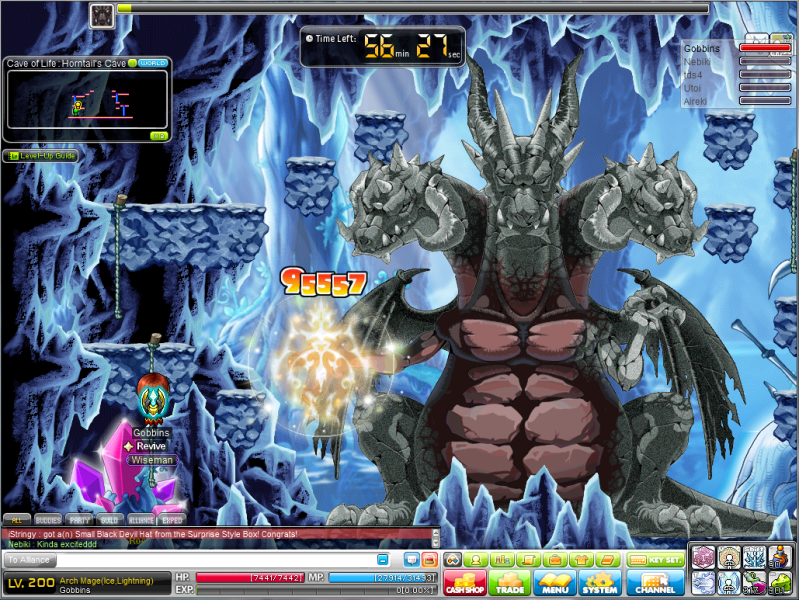799x600 pixels.
Task: Switch chat to the Party tab
Action: (79, 520)
